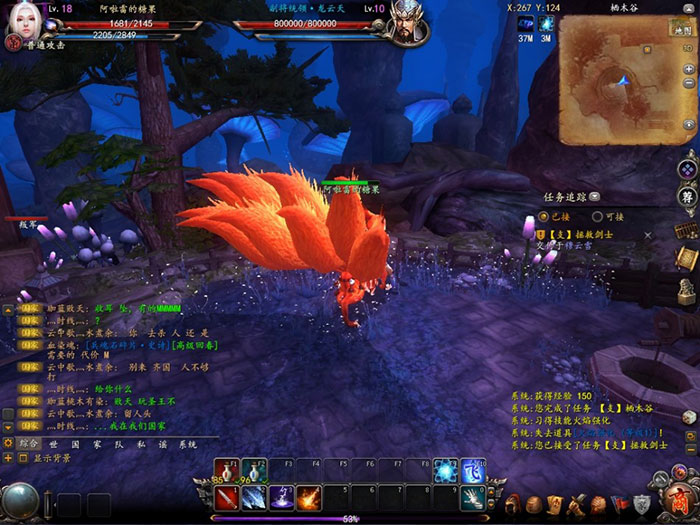Collapse the 任务追踪 quest tracker dropdown
The height and width of the screenshot is (525, 700).
(595, 197)
